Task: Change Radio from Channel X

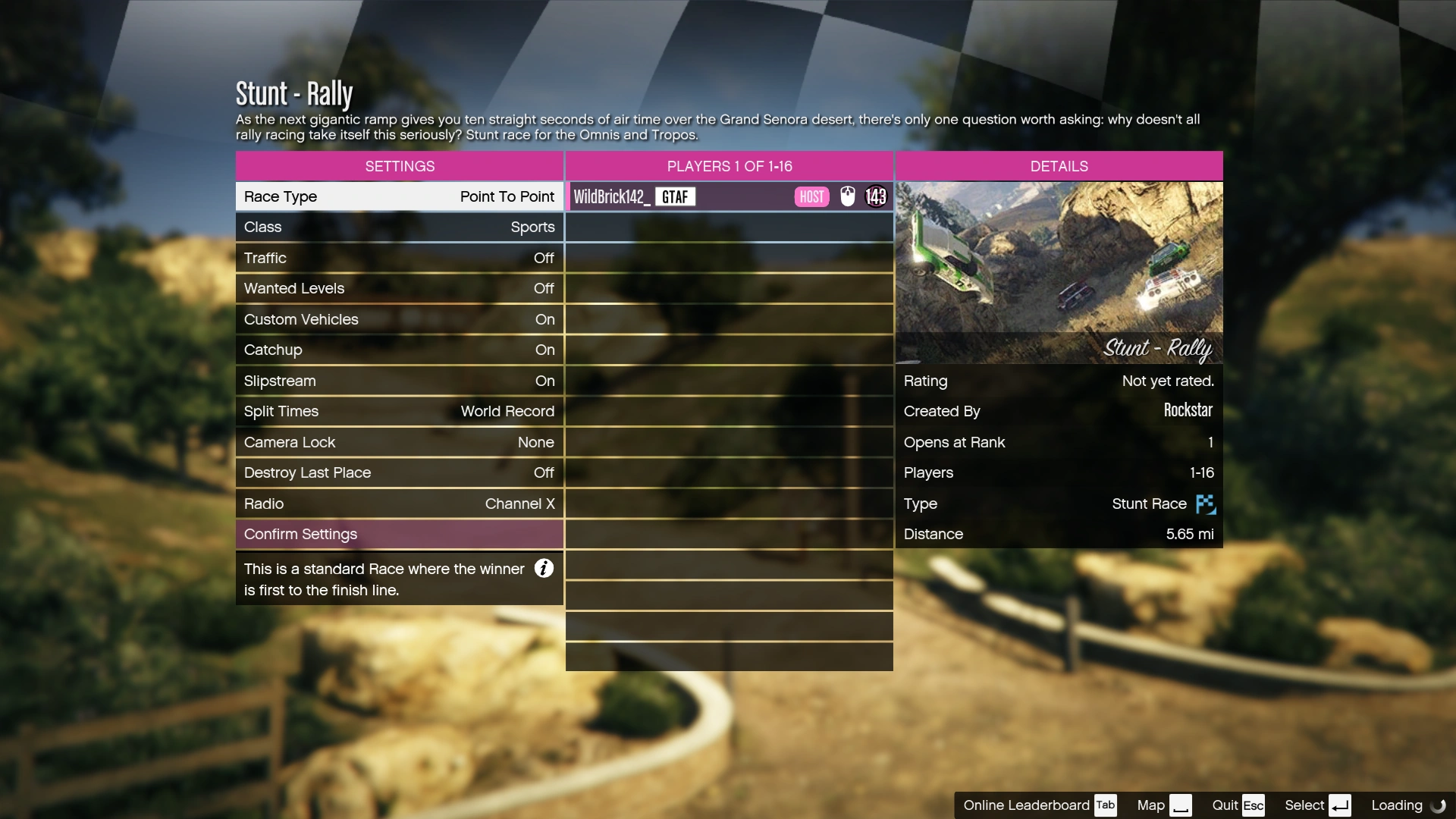Action: (399, 504)
